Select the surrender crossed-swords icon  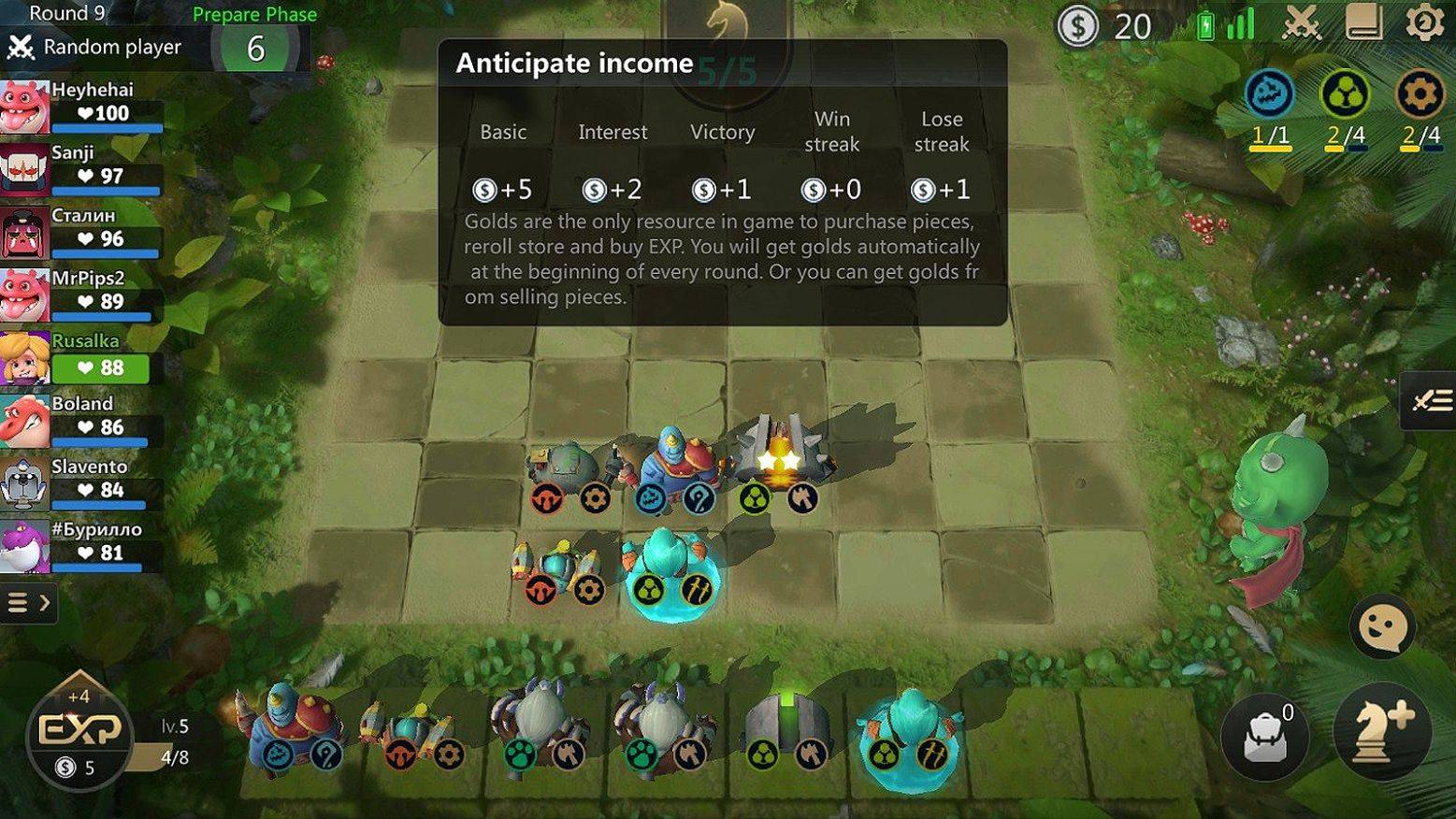point(1300,25)
